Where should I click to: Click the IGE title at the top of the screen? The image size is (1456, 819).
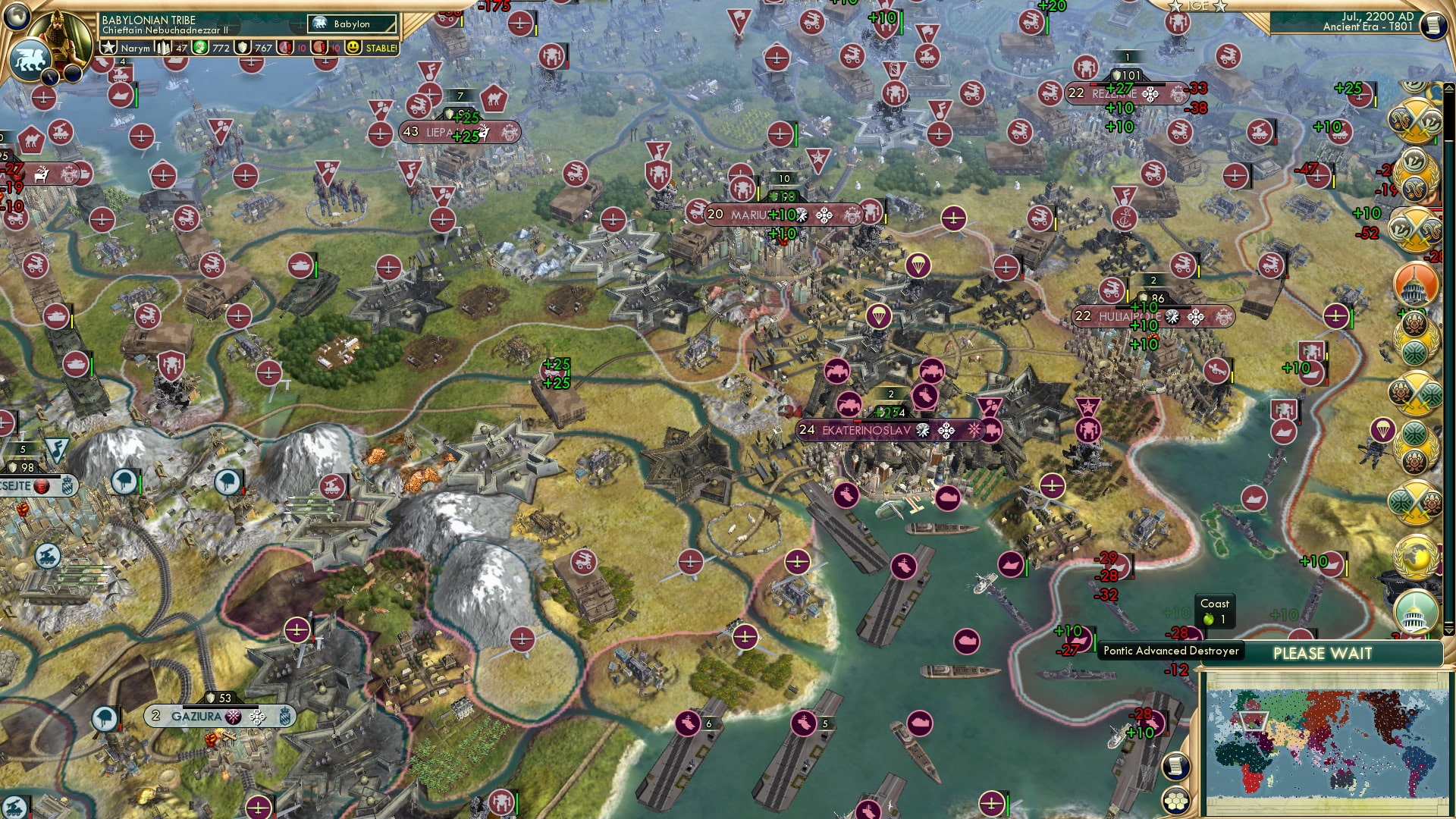coord(1197,6)
